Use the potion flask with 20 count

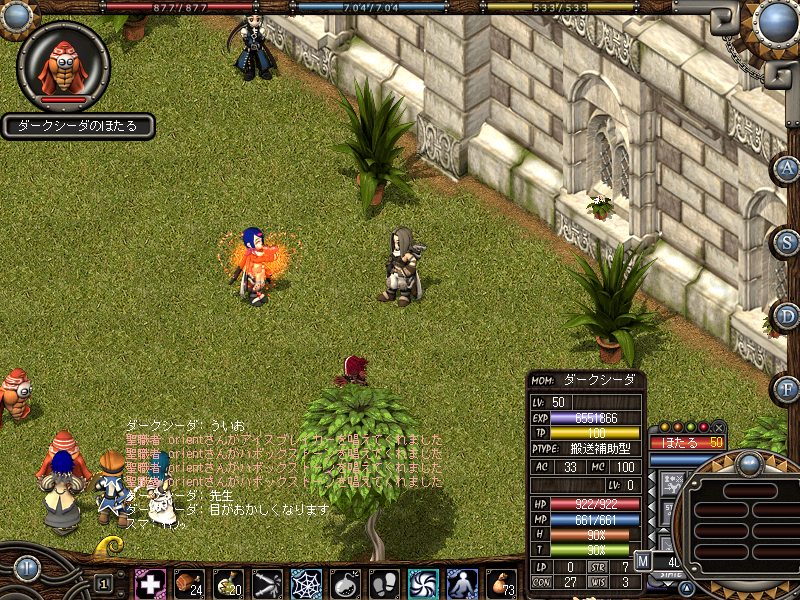(228, 583)
